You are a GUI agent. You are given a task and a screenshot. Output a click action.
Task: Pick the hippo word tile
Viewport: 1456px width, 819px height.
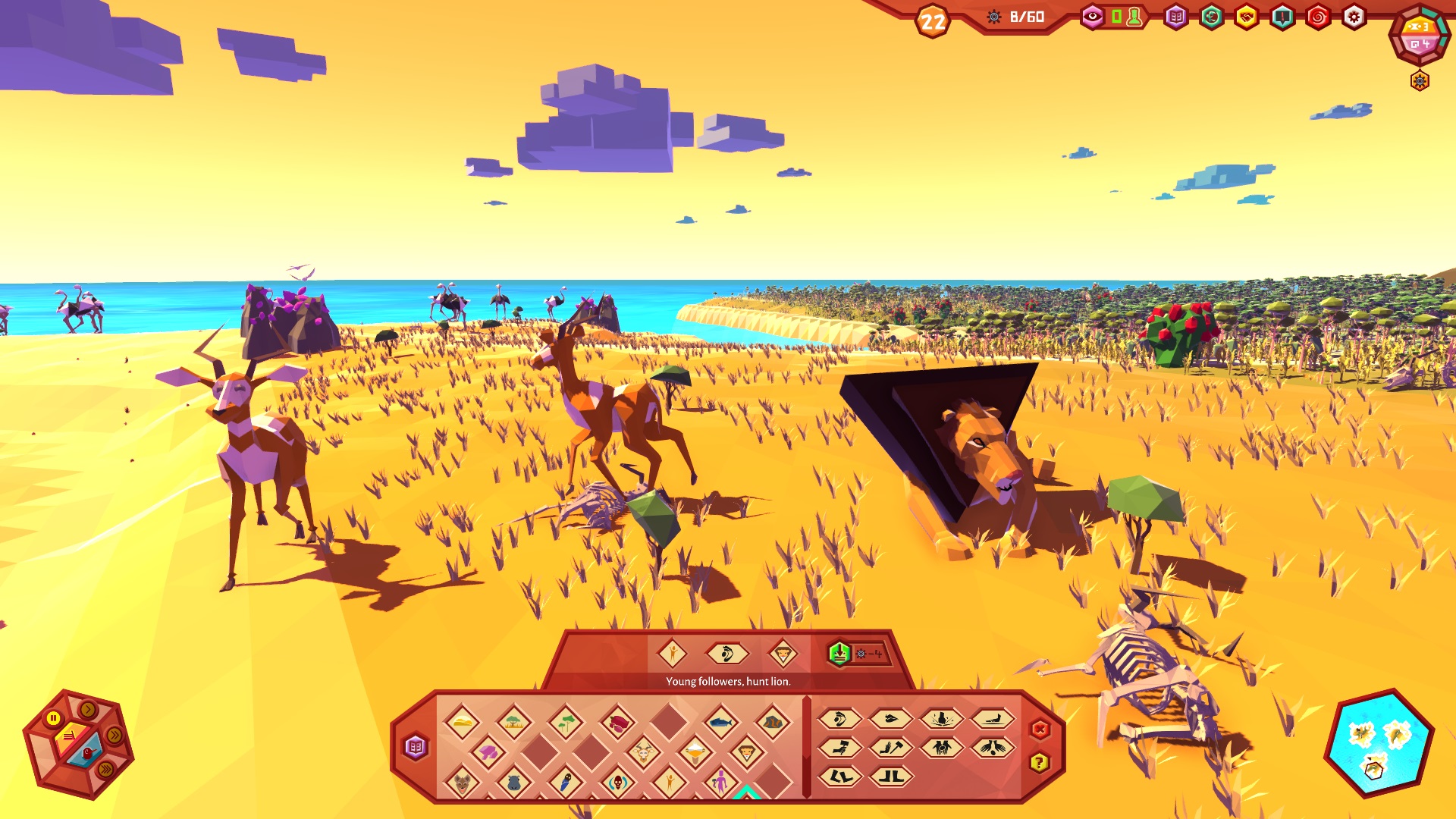513,781
